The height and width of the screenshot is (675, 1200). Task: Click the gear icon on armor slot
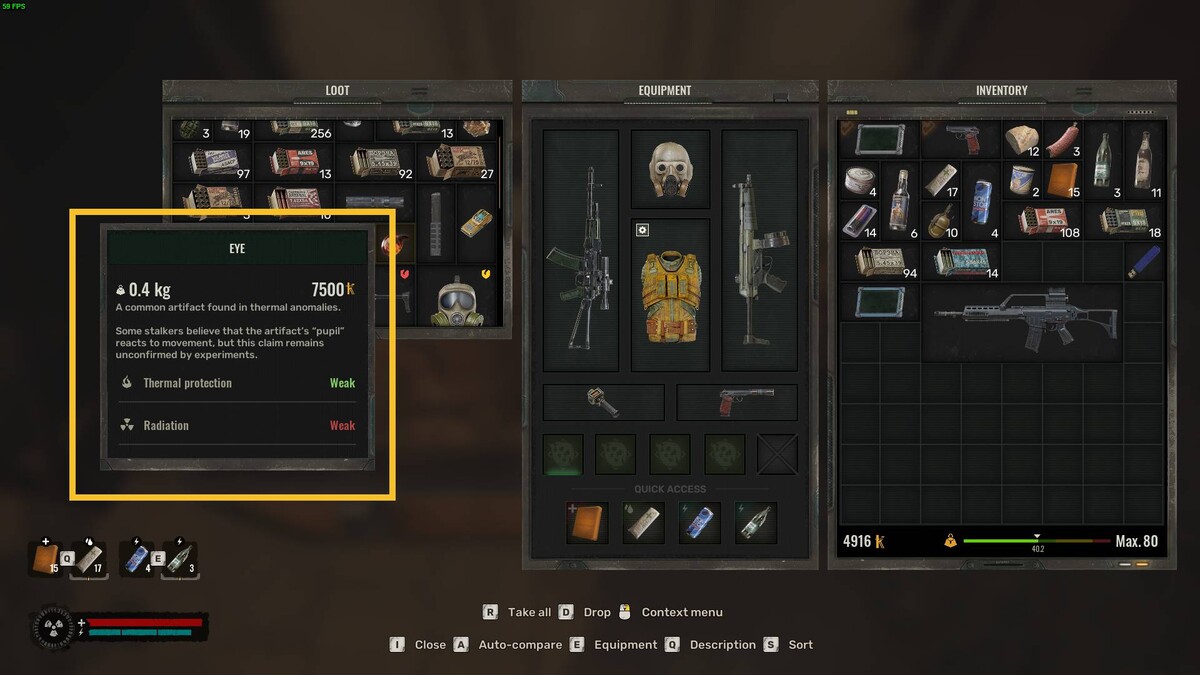click(643, 230)
